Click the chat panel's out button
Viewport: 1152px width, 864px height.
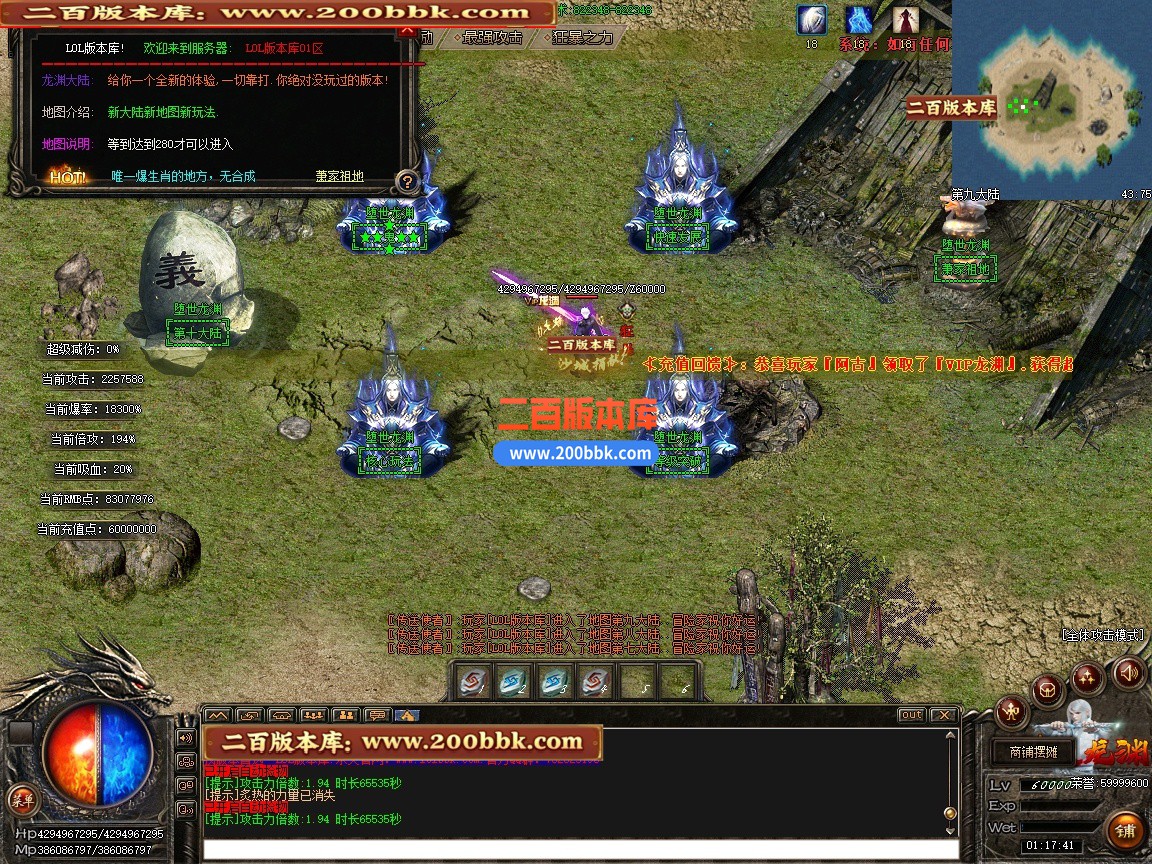click(911, 715)
